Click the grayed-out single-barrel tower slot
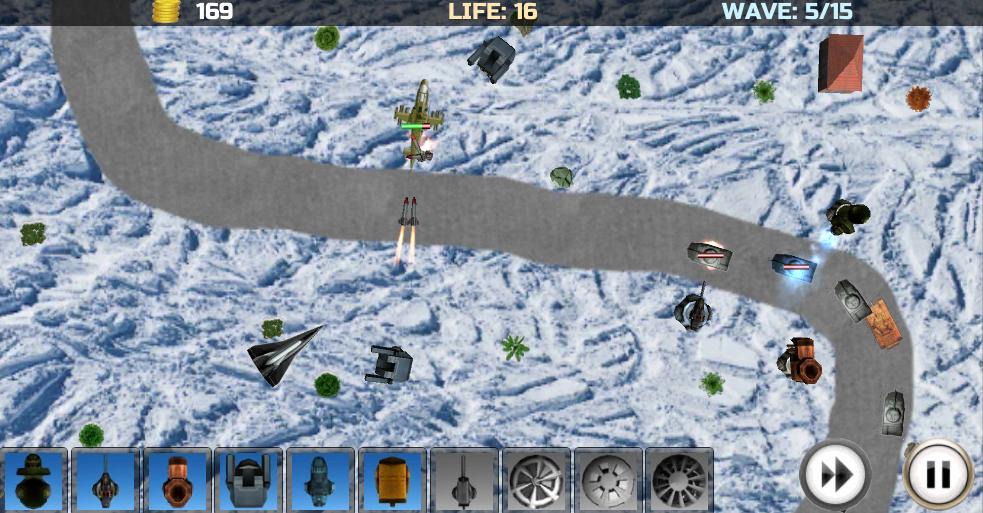 click(x=464, y=480)
